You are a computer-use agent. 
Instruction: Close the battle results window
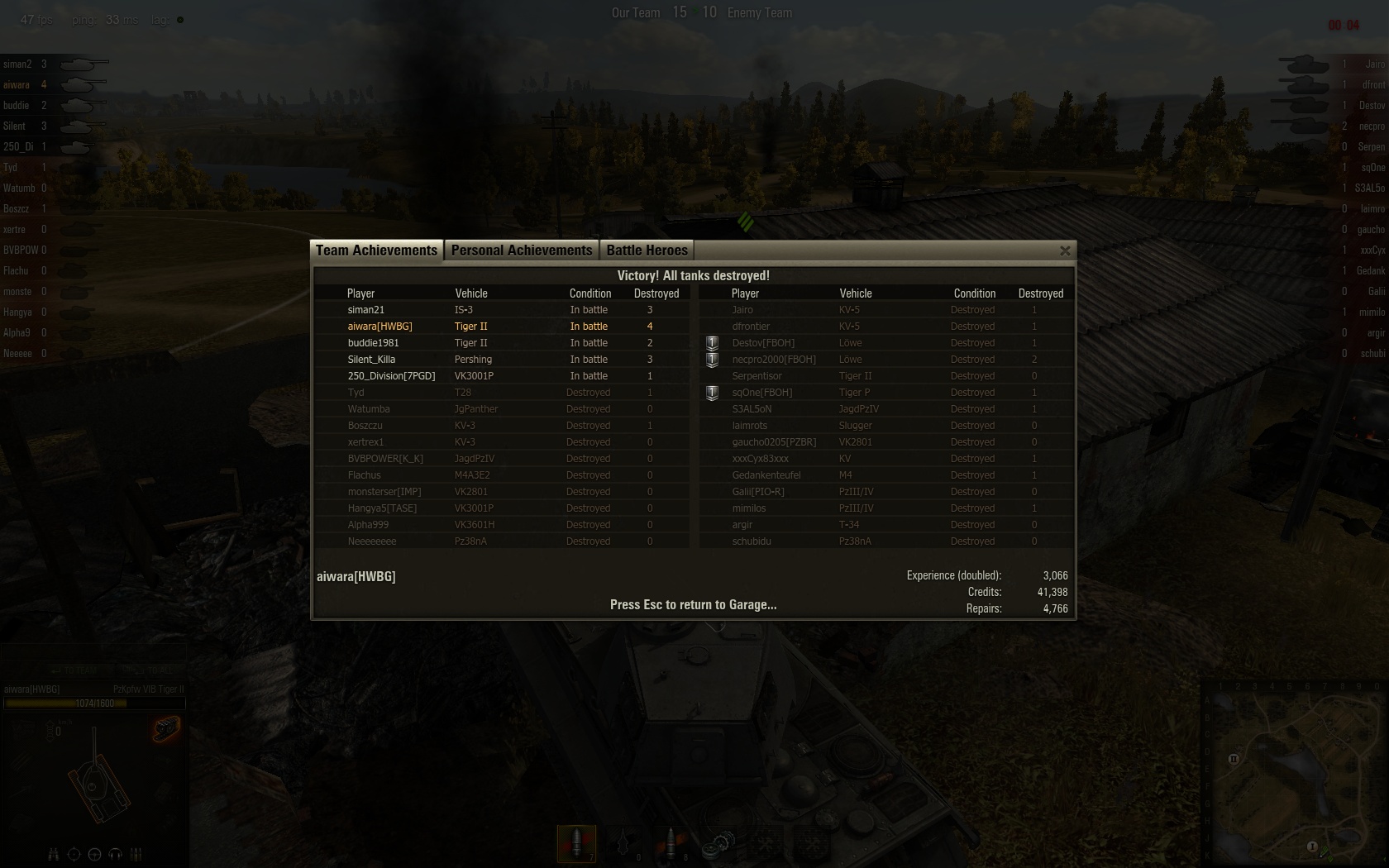1065,250
